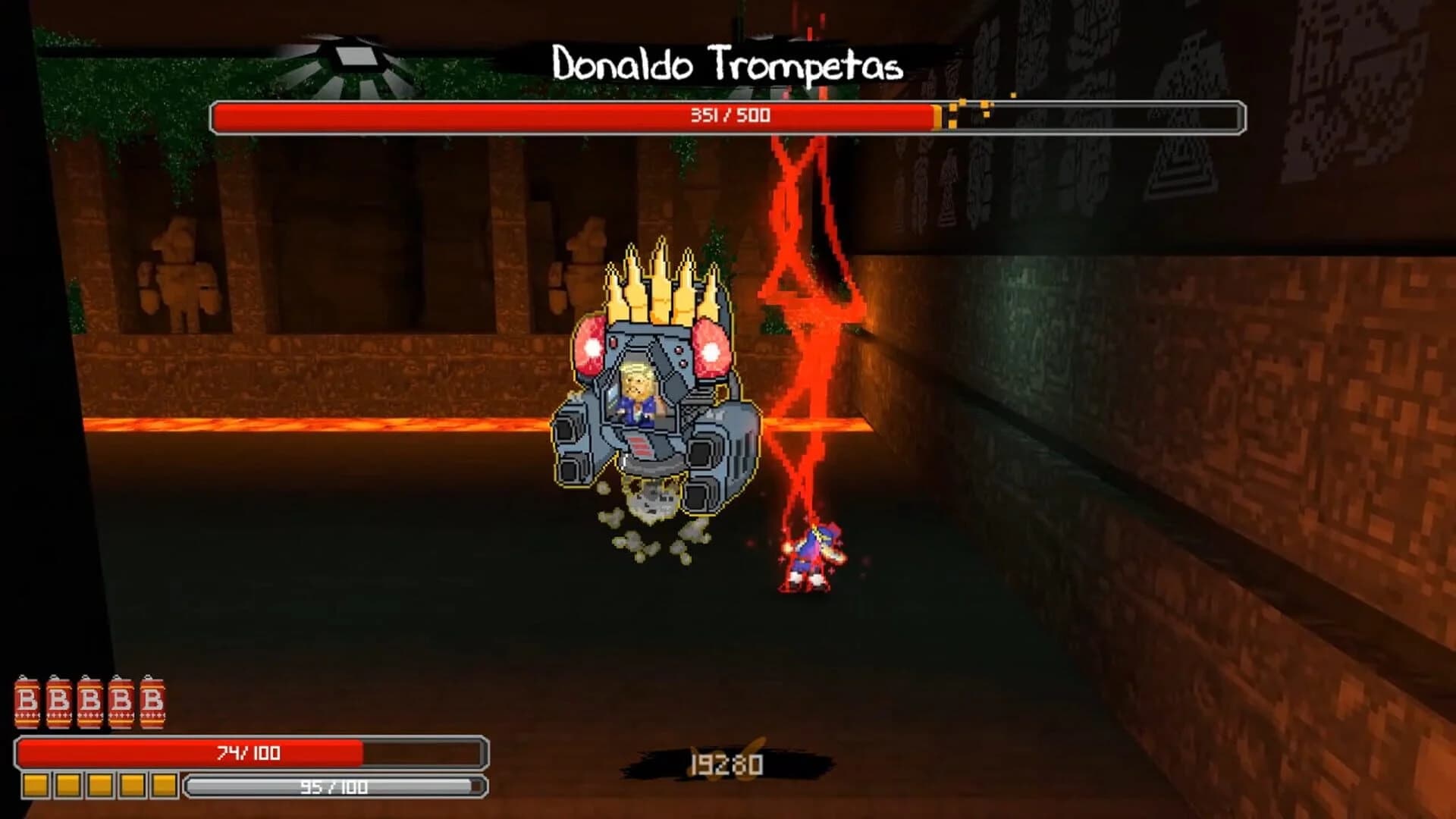Toggle the fourth beer can indicator
The image size is (1456, 819).
(122, 701)
